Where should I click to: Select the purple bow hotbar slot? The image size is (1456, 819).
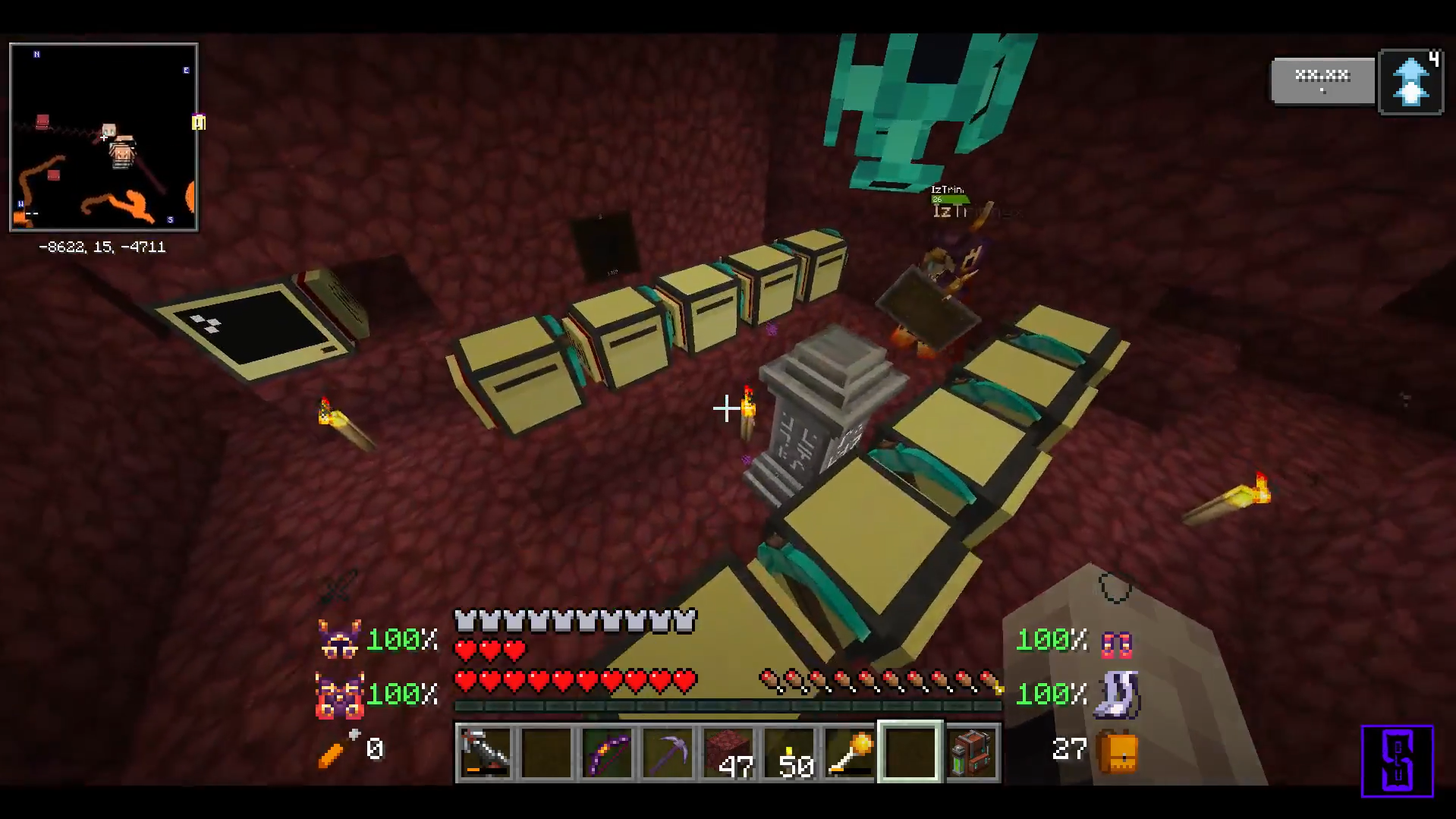coord(607,752)
